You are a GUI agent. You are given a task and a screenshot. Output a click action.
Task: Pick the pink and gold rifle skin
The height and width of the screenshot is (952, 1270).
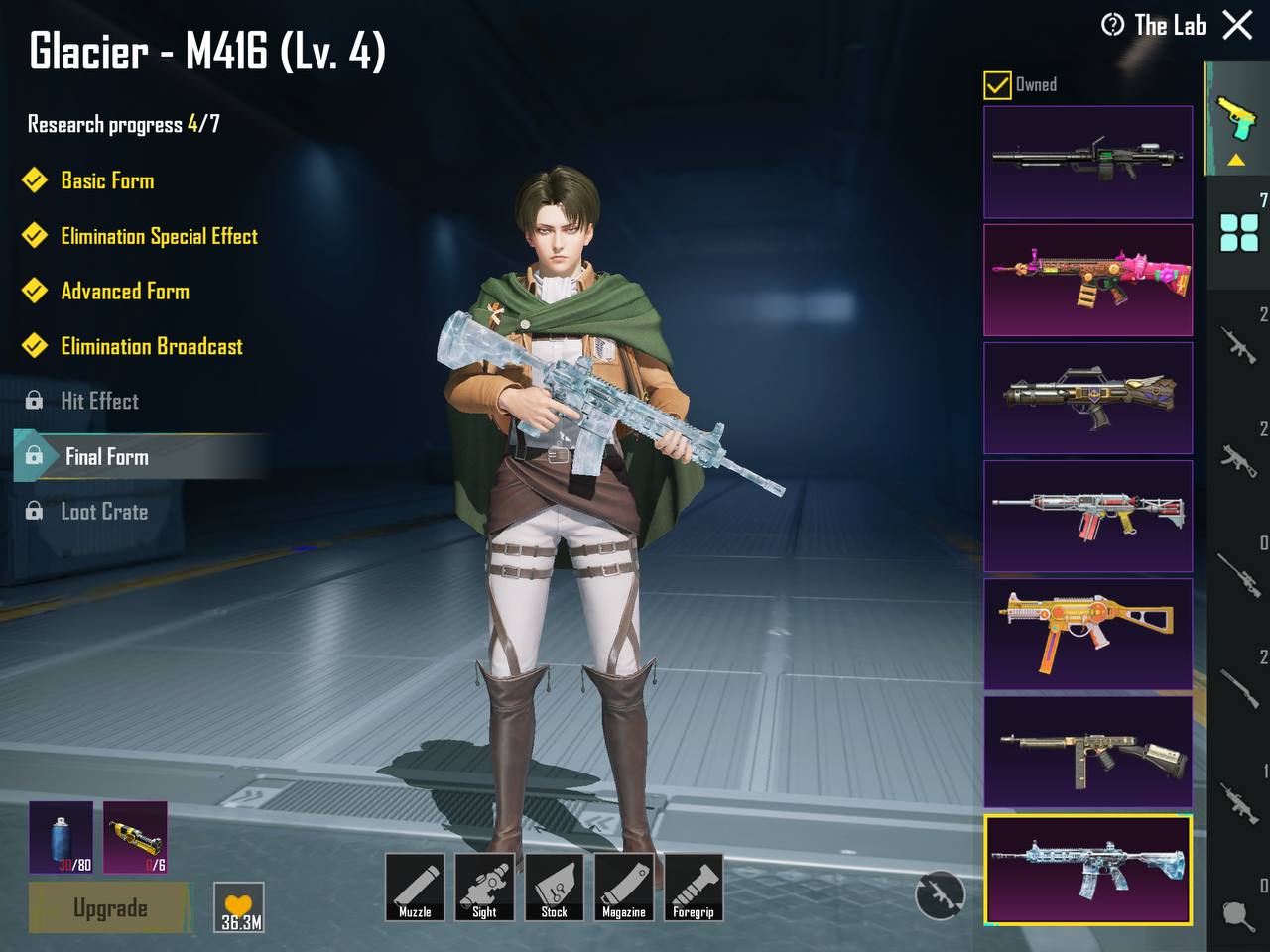click(x=1087, y=280)
